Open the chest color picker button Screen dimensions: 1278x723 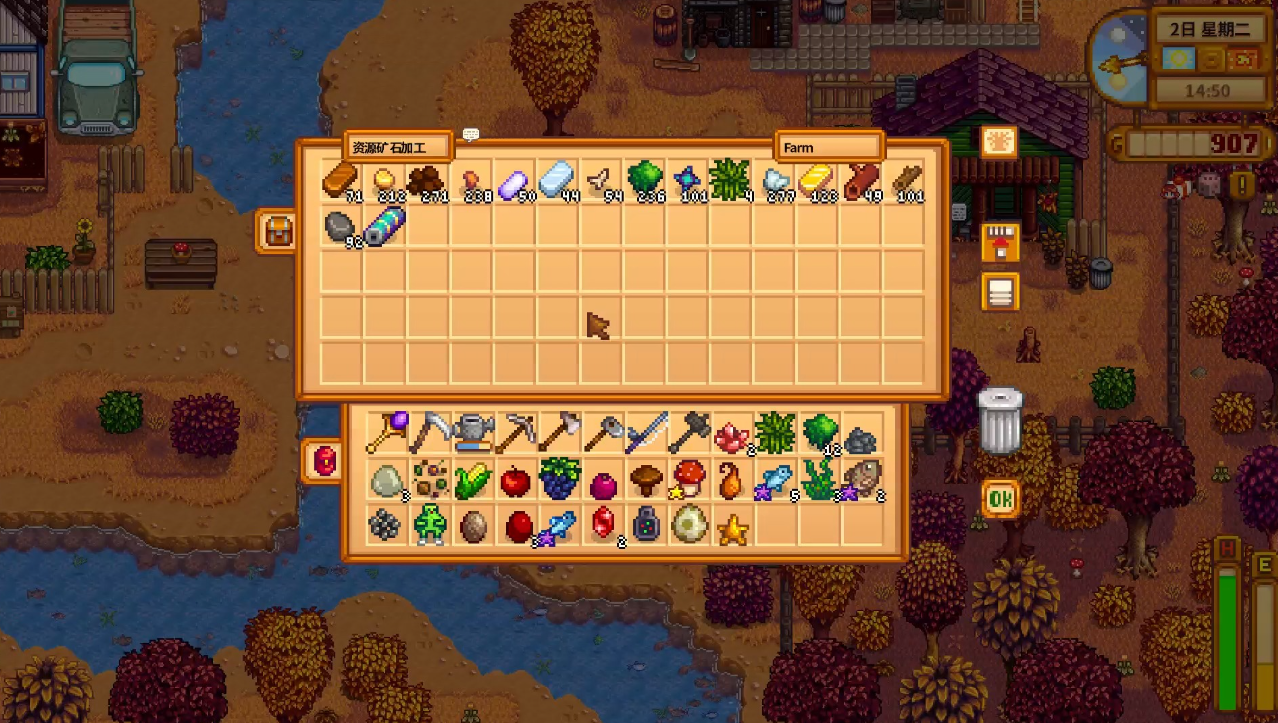(x=999, y=142)
